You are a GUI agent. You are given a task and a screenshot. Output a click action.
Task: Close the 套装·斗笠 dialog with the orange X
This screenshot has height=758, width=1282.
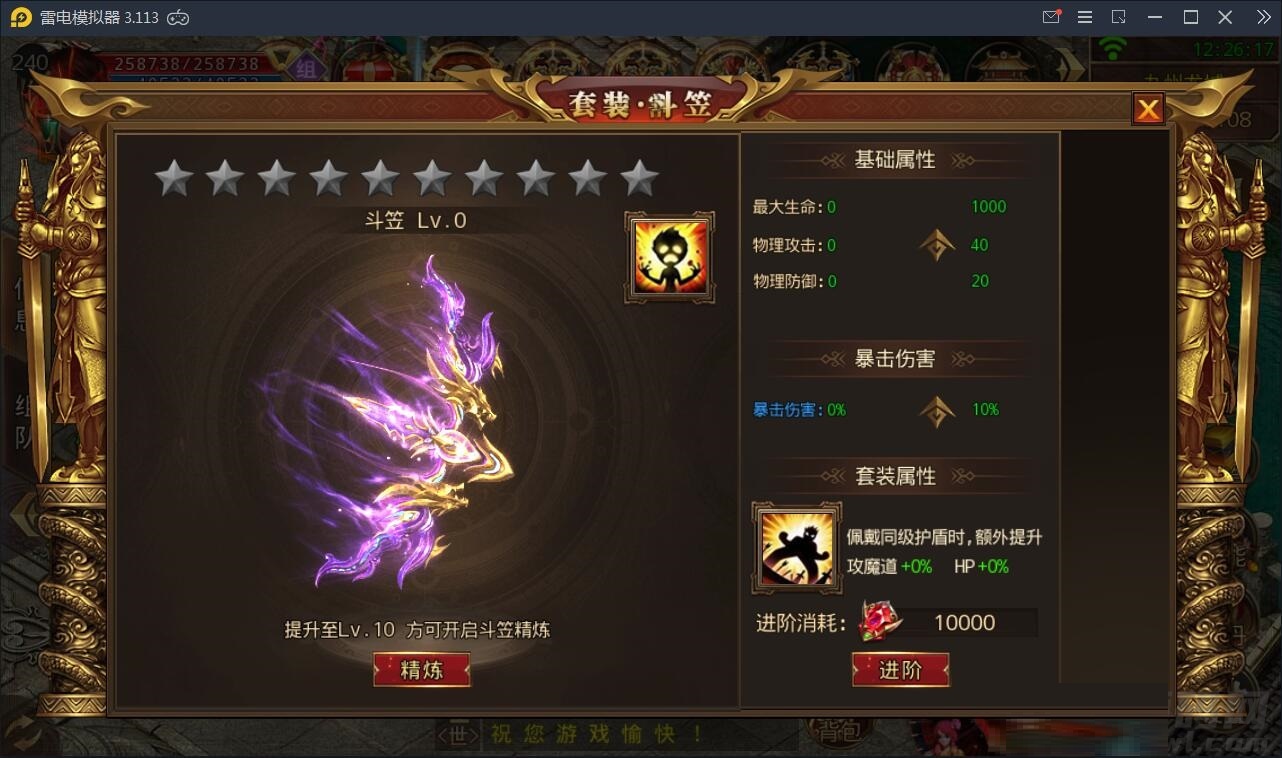click(1148, 109)
